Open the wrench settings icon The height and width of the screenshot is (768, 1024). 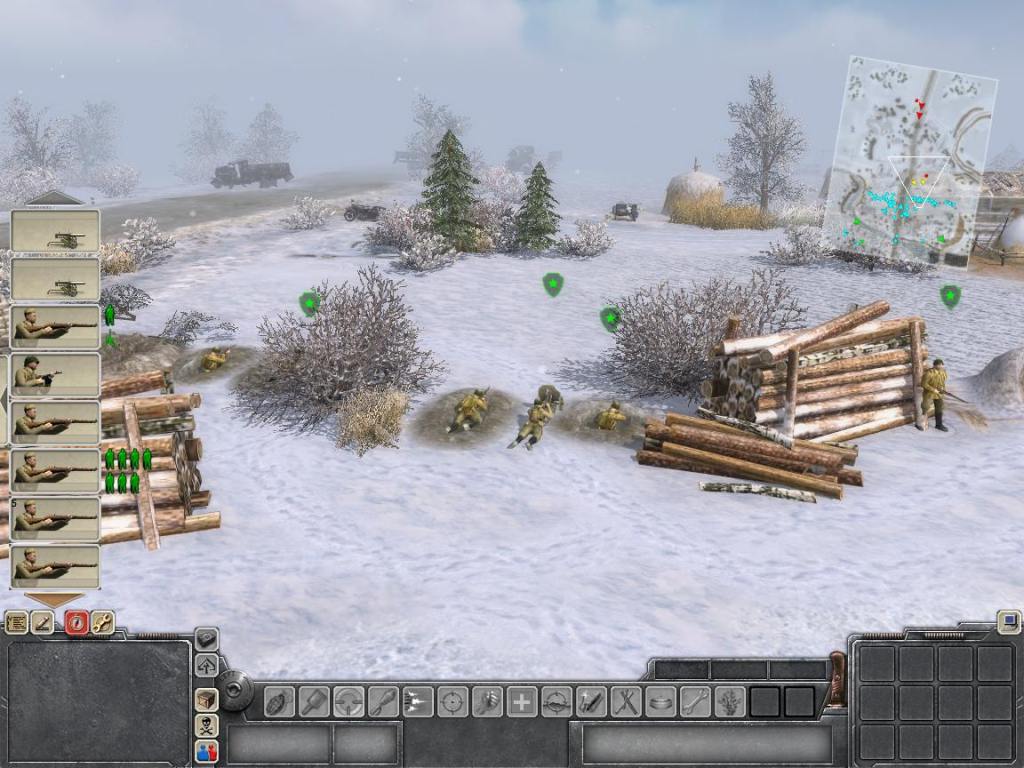pos(103,623)
